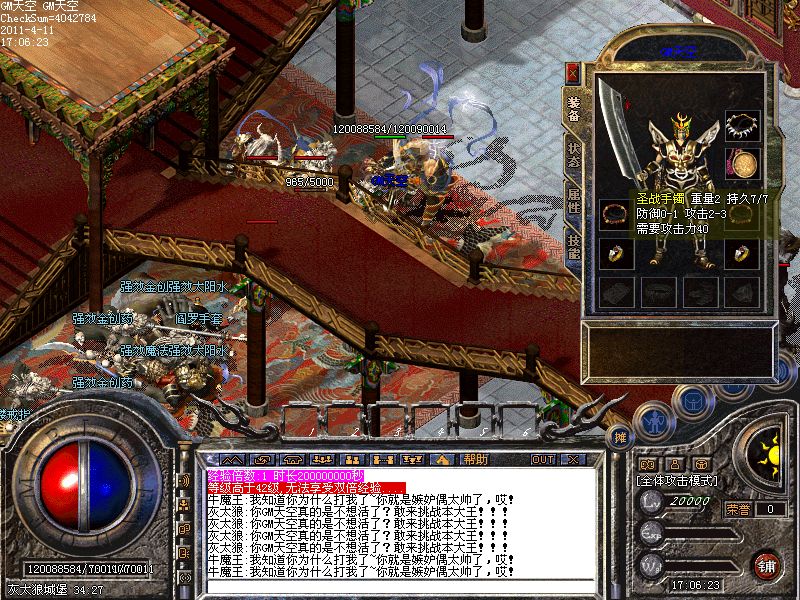Select the left ring slot
The width and height of the screenshot is (800, 600).
pos(613,254)
